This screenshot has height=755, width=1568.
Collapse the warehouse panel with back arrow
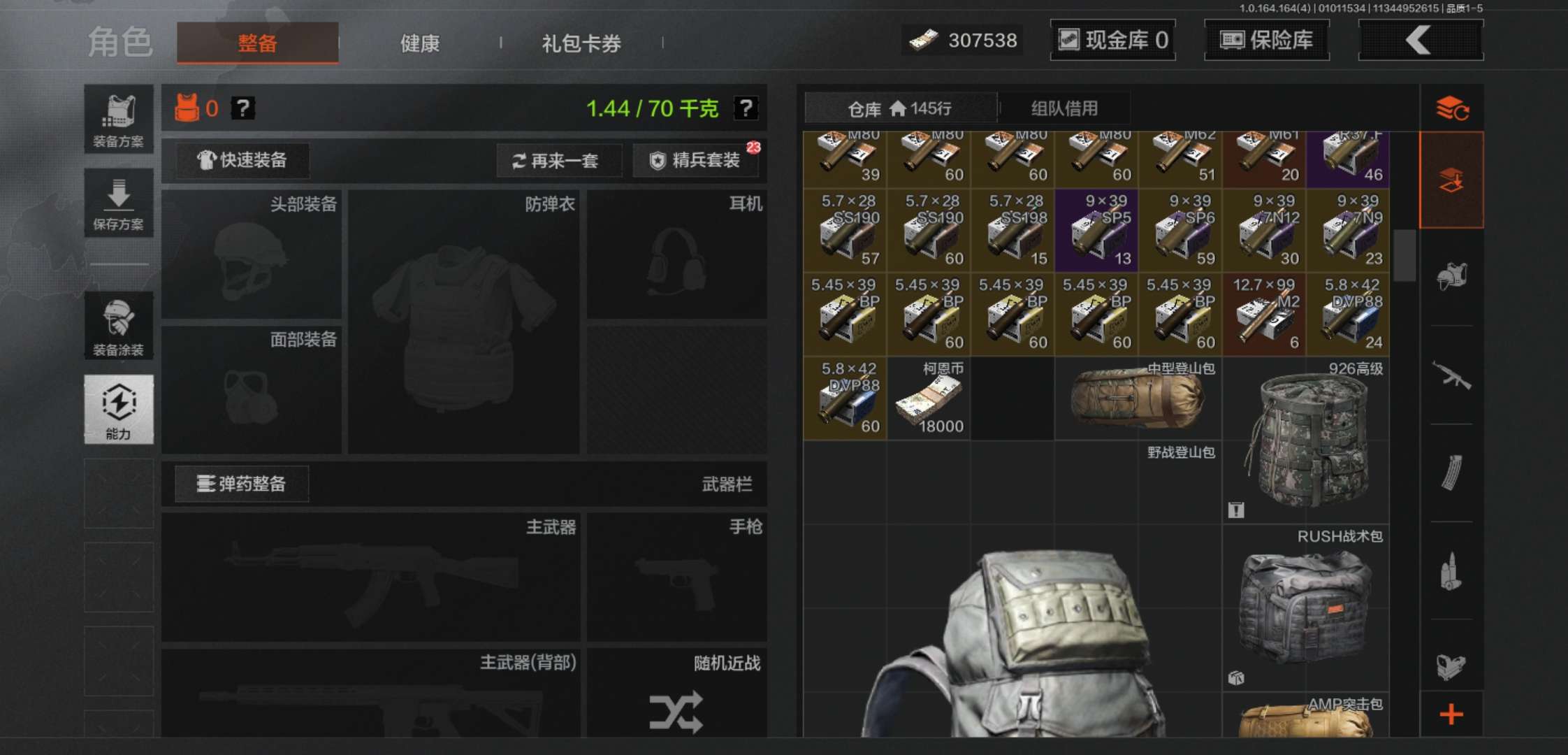click(x=1420, y=40)
